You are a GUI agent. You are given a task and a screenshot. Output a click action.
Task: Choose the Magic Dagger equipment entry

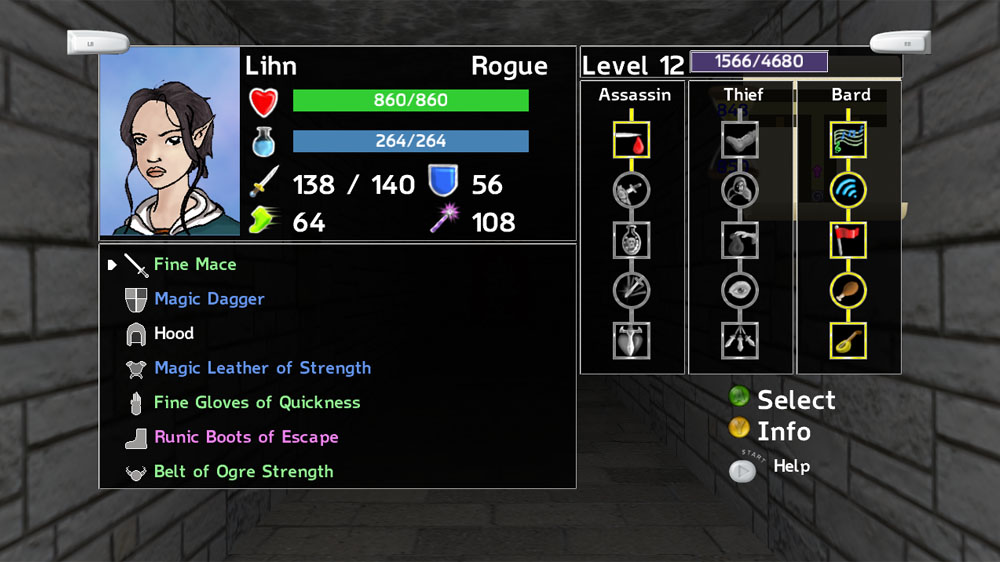209,299
